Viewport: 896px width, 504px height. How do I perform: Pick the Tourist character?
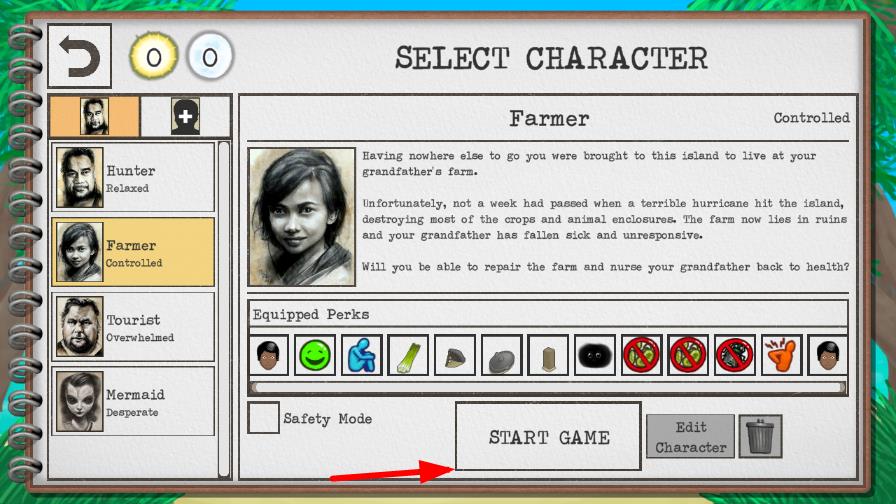(133, 326)
